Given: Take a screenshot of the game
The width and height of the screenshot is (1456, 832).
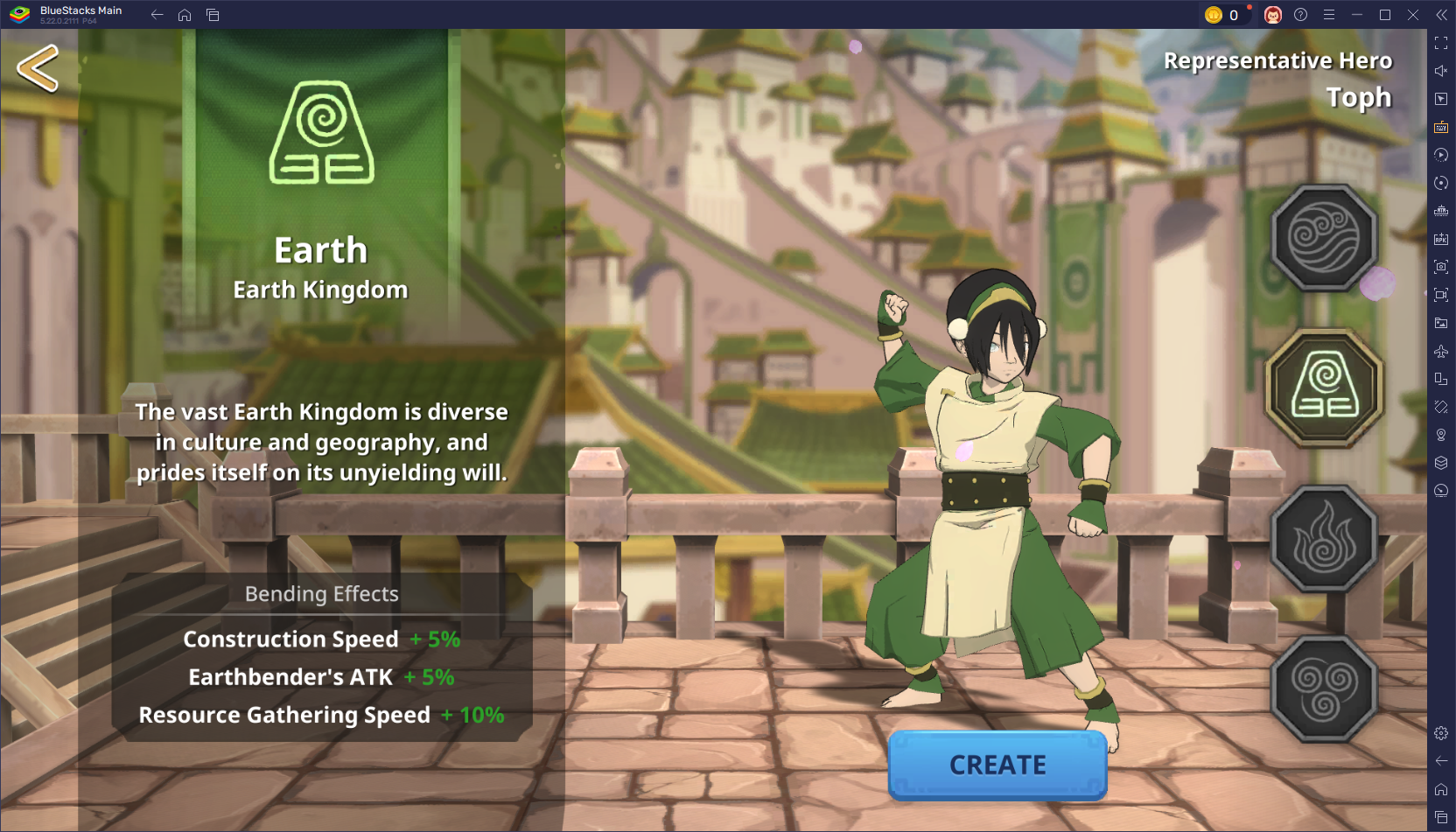Looking at the screenshot, I should (x=1440, y=267).
